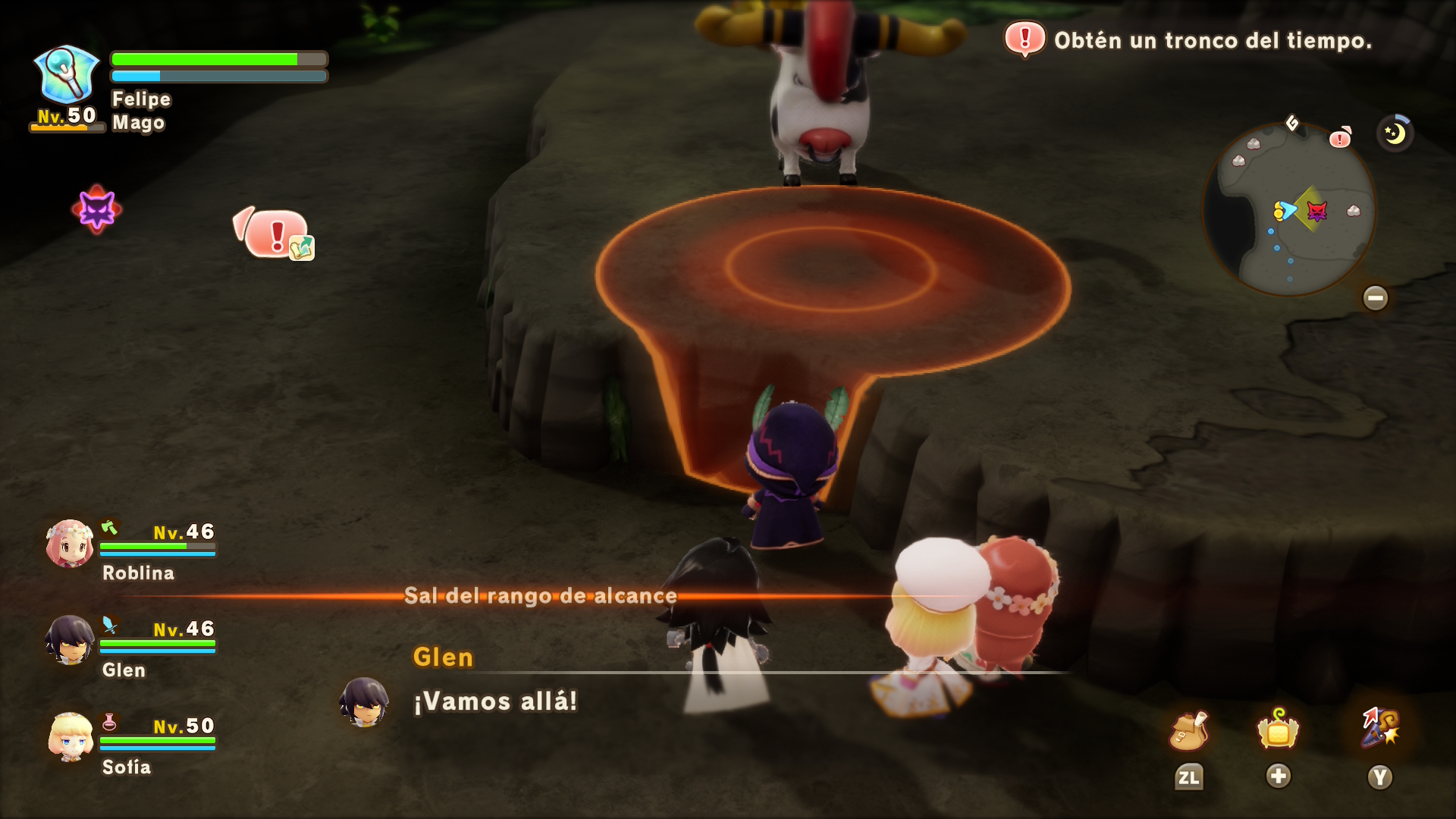Activate the wizard hat magic skill icon
Screen dimensions: 1456x819
pyautogui.click(x=1380, y=728)
